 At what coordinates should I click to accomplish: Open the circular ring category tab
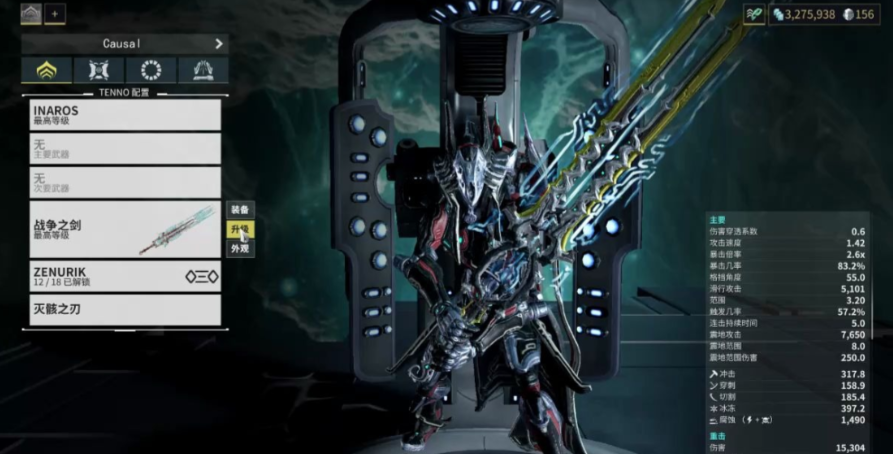point(151,70)
